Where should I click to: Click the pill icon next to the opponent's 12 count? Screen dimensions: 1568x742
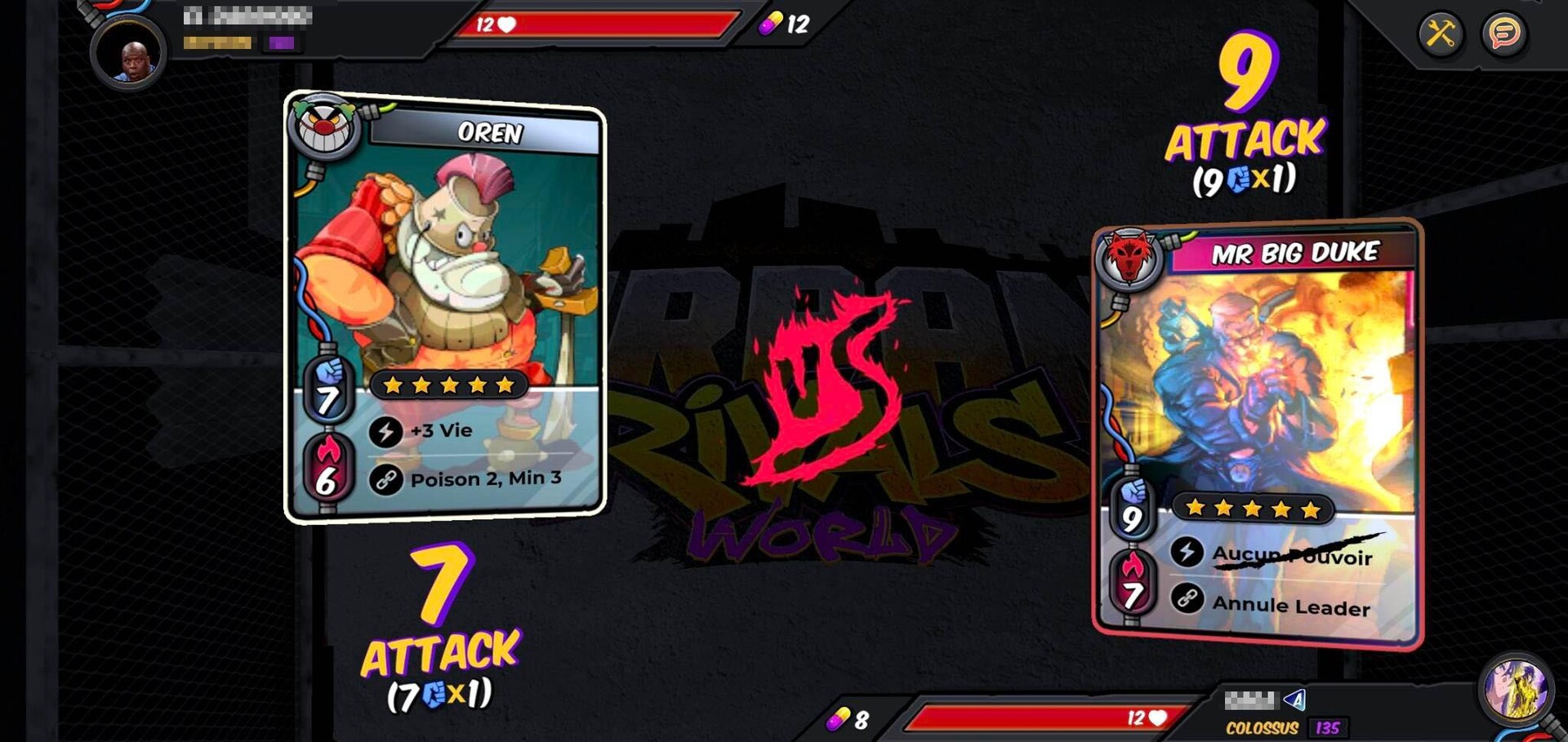point(772,24)
